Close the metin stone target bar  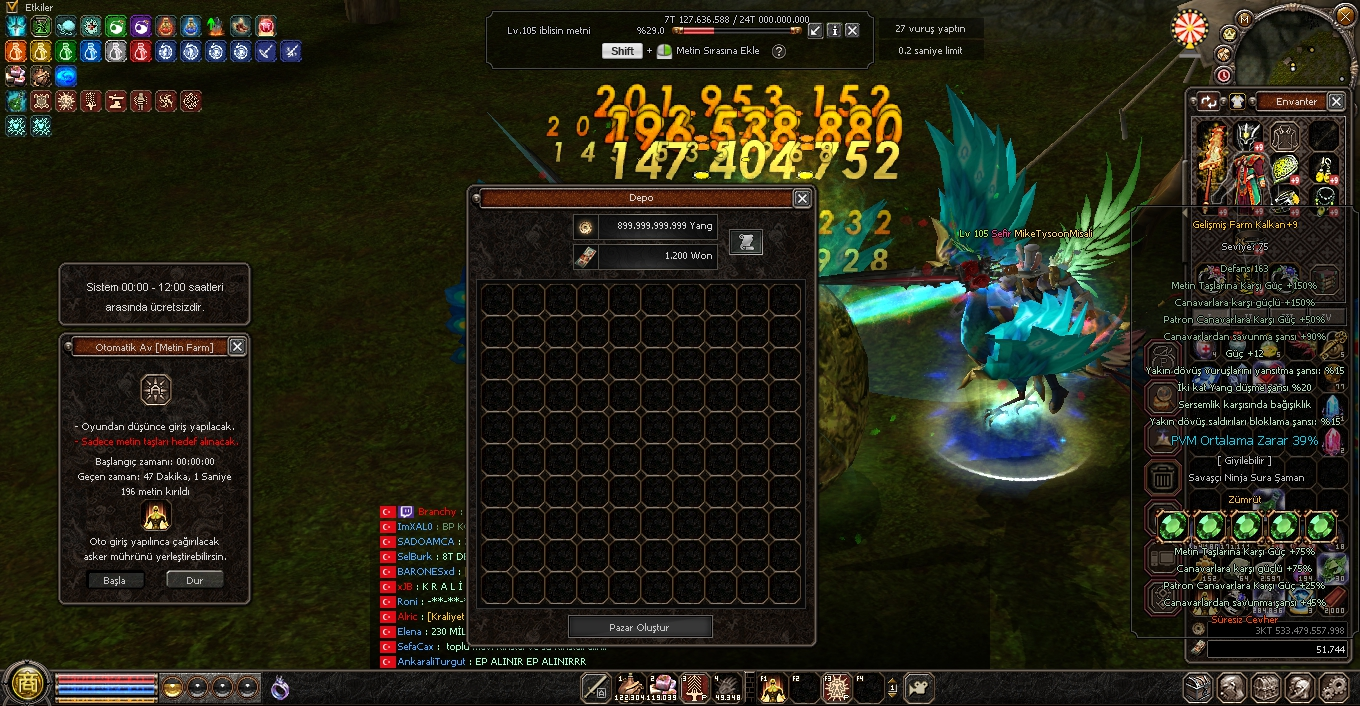coord(852,31)
